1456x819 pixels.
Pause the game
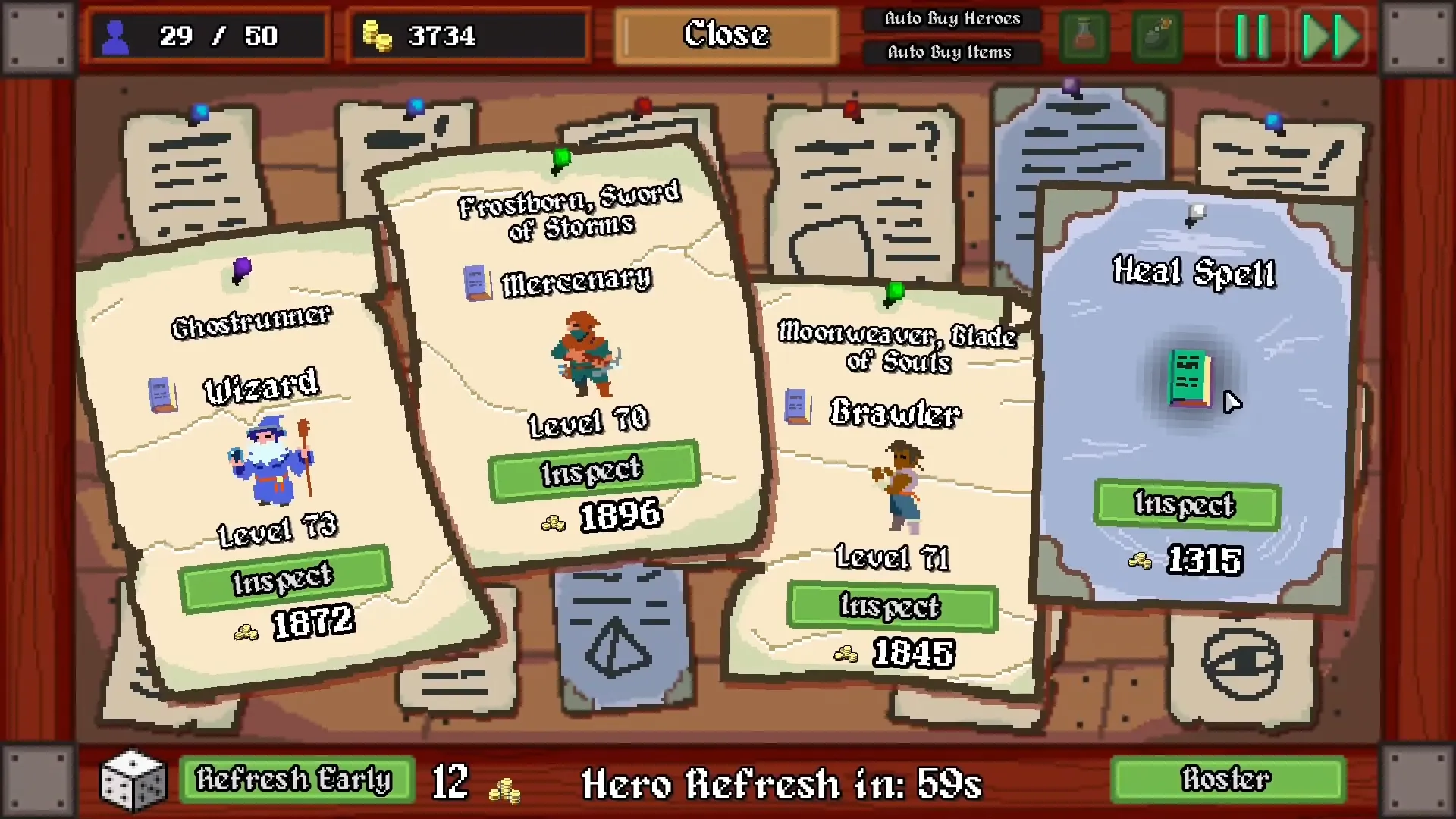1252,36
